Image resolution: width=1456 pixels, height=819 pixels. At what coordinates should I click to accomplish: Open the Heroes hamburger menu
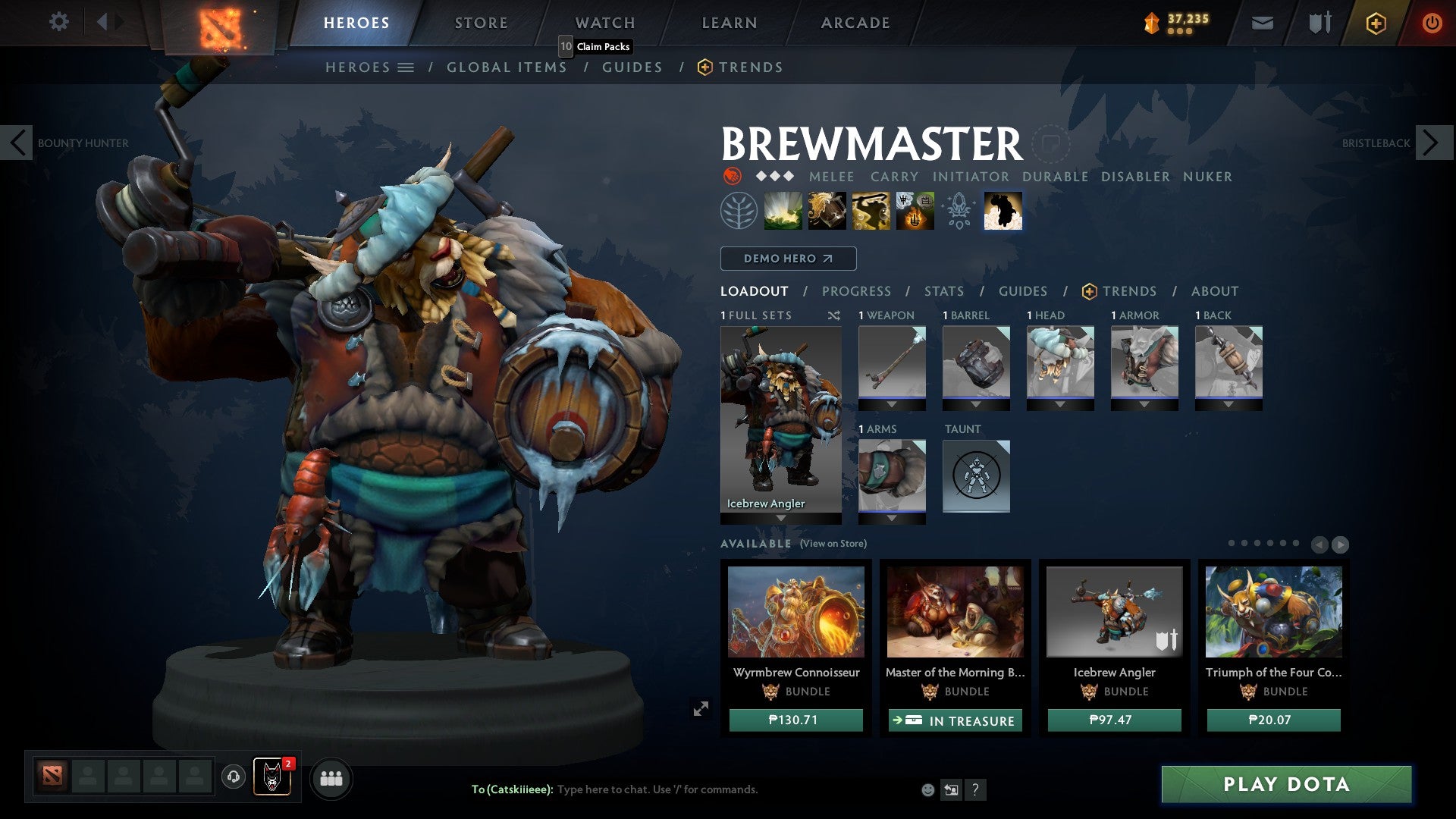pyautogui.click(x=406, y=67)
